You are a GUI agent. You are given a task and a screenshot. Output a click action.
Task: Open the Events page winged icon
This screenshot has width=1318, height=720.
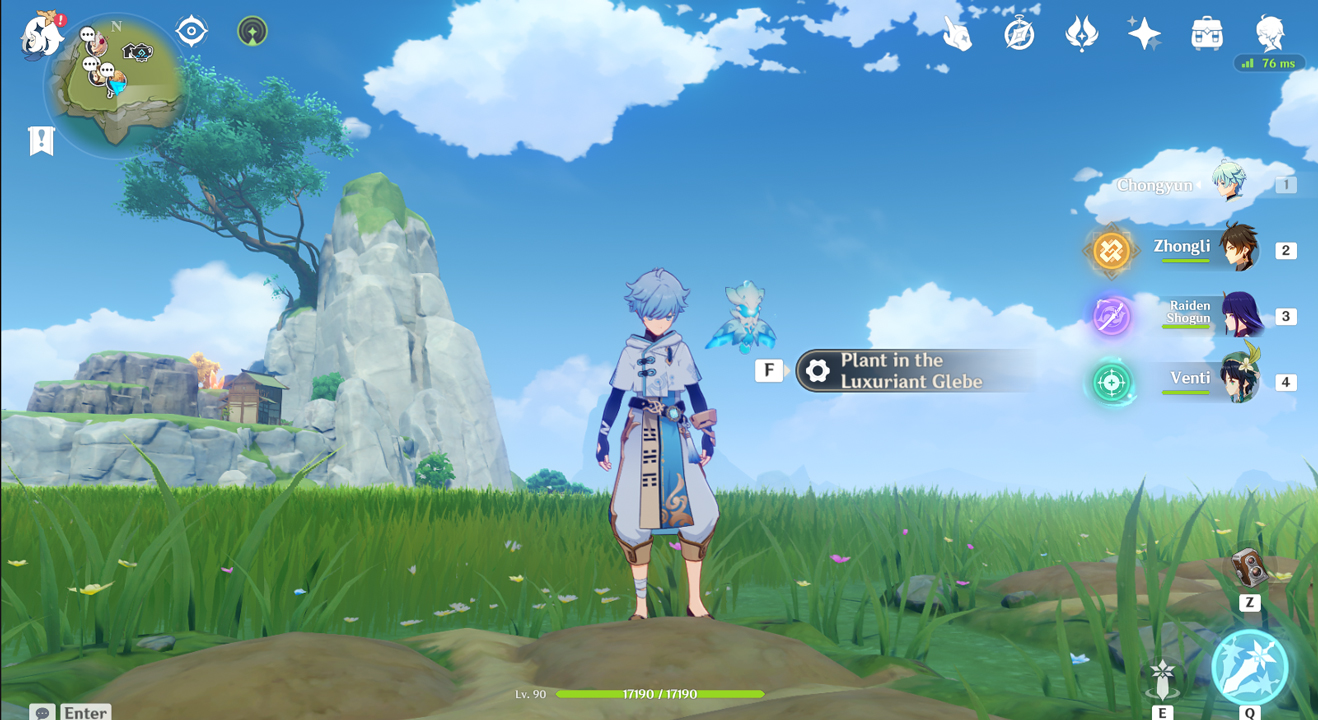pyautogui.click(x=1082, y=33)
